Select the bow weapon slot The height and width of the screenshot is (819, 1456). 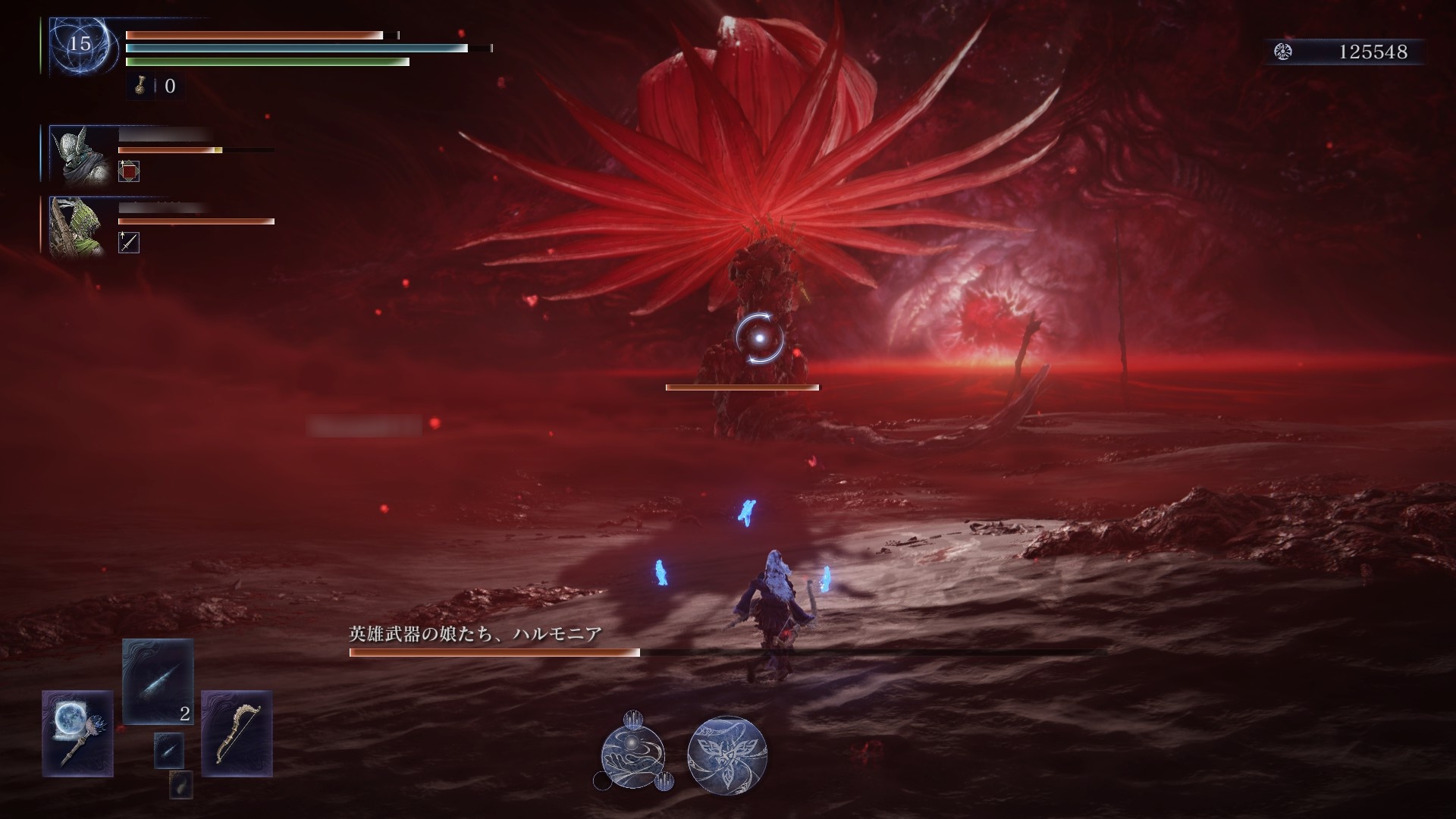[237, 733]
